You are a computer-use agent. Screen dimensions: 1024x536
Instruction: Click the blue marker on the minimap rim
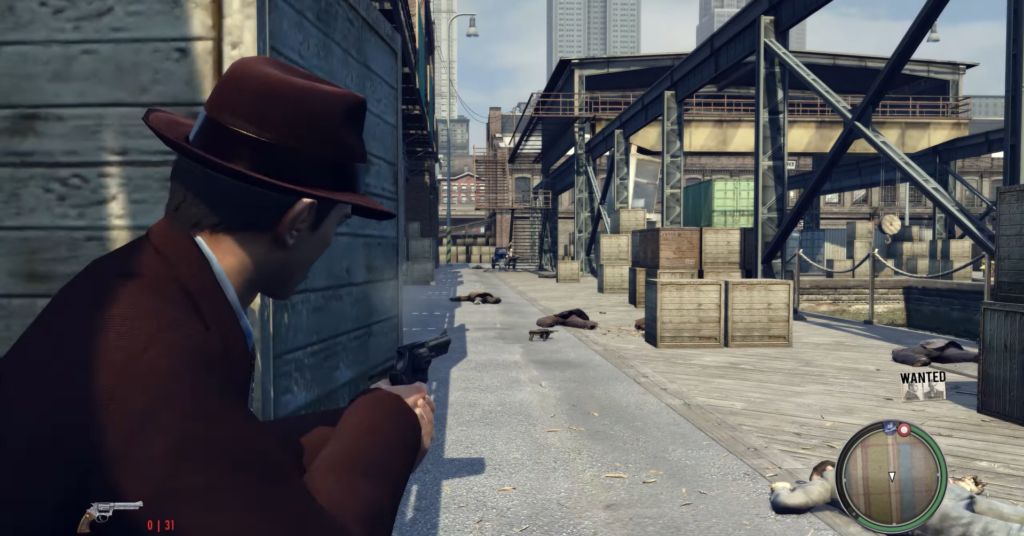[x=888, y=428]
